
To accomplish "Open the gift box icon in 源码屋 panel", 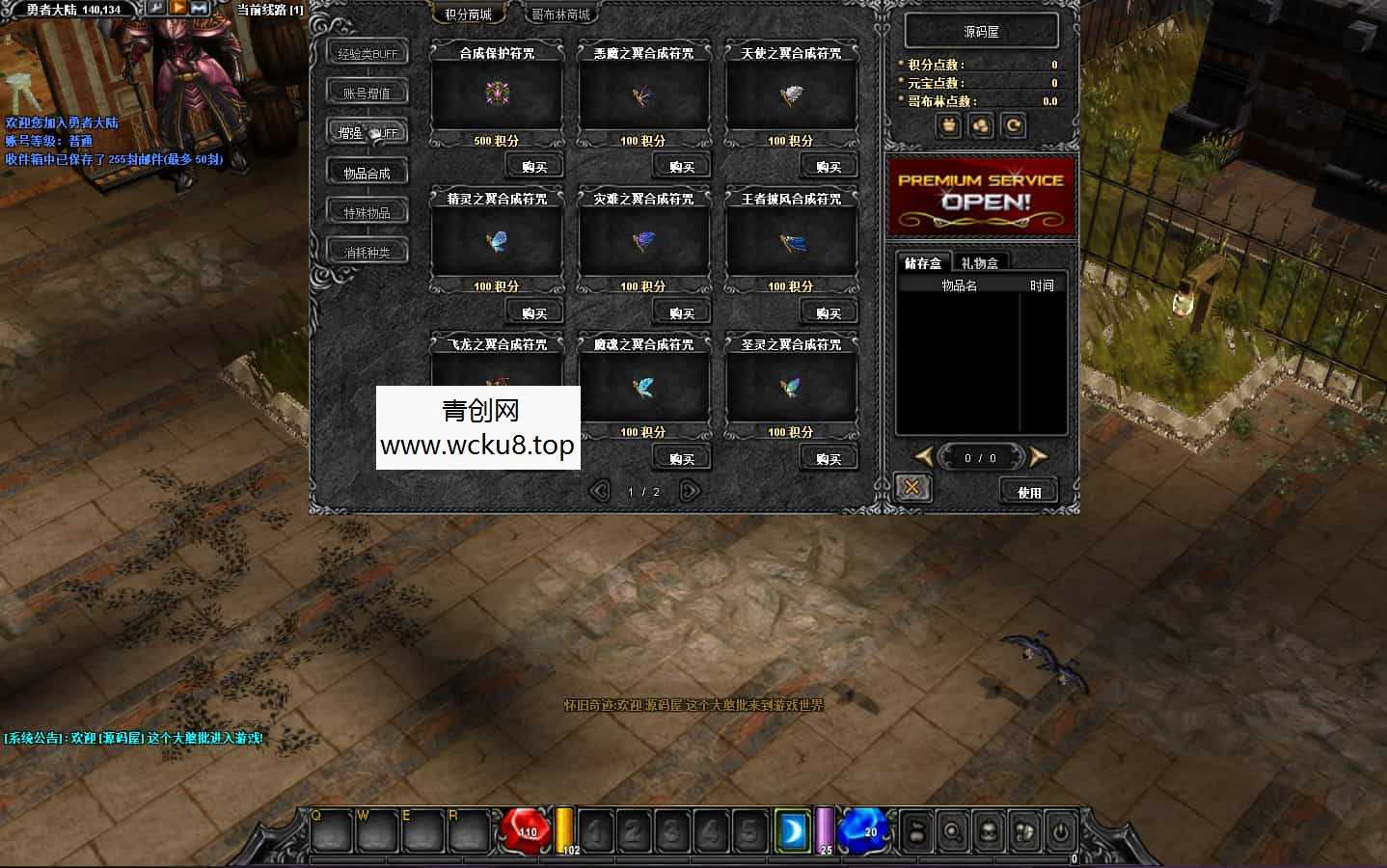I will click(x=948, y=126).
